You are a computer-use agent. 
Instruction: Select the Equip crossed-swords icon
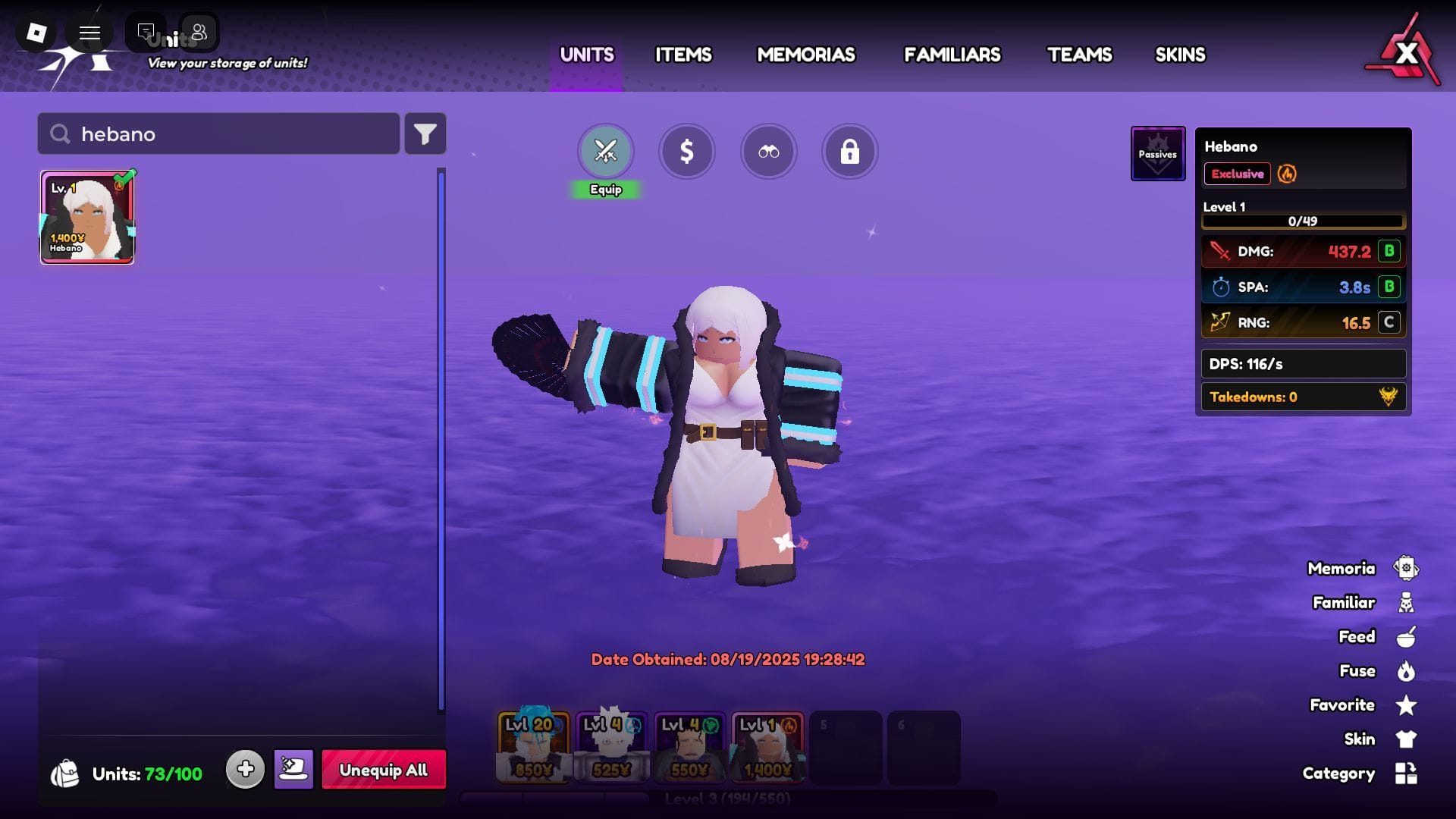tap(605, 152)
